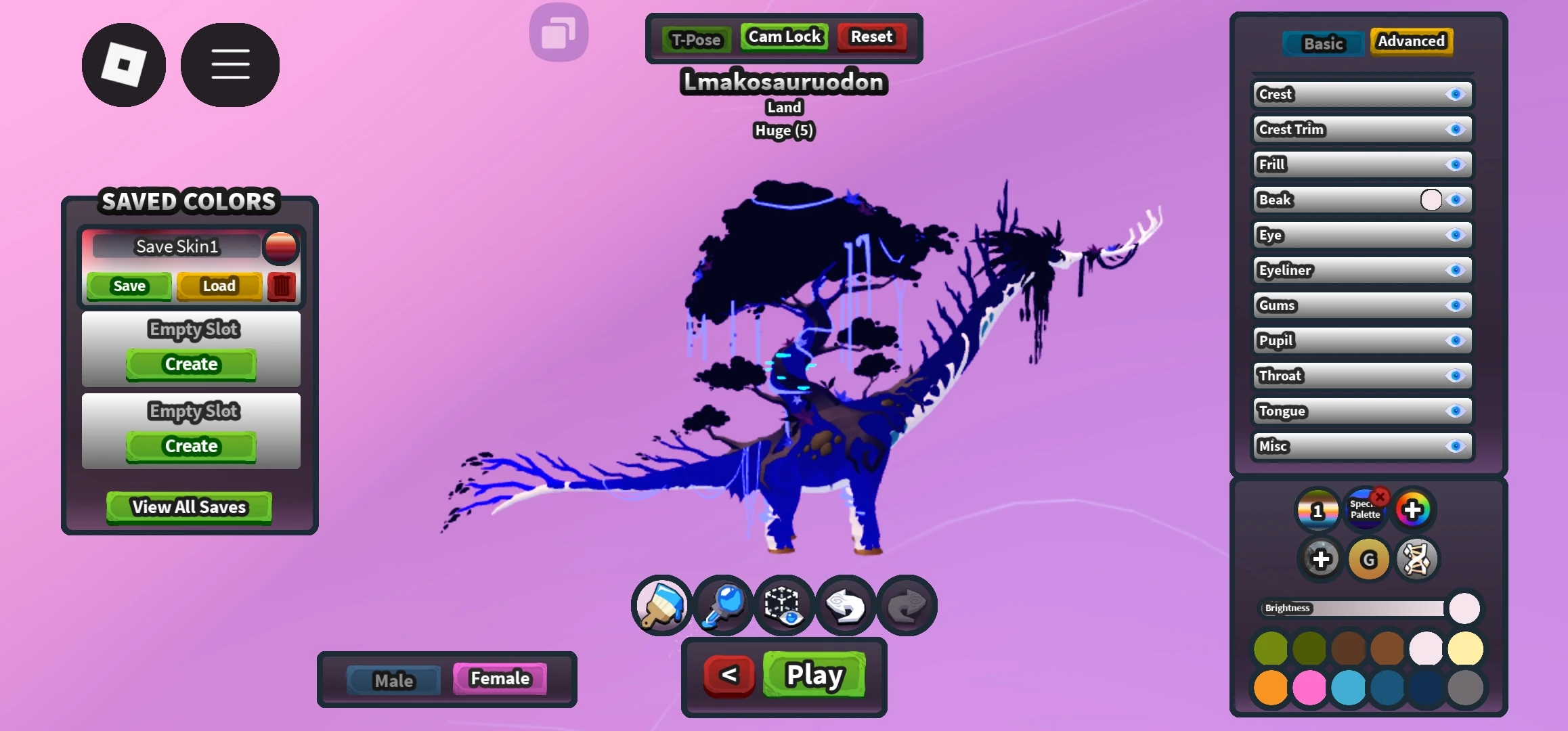Switch to the Basic tab
Image resolution: width=1568 pixels, height=731 pixels.
(x=1322, y=43)
